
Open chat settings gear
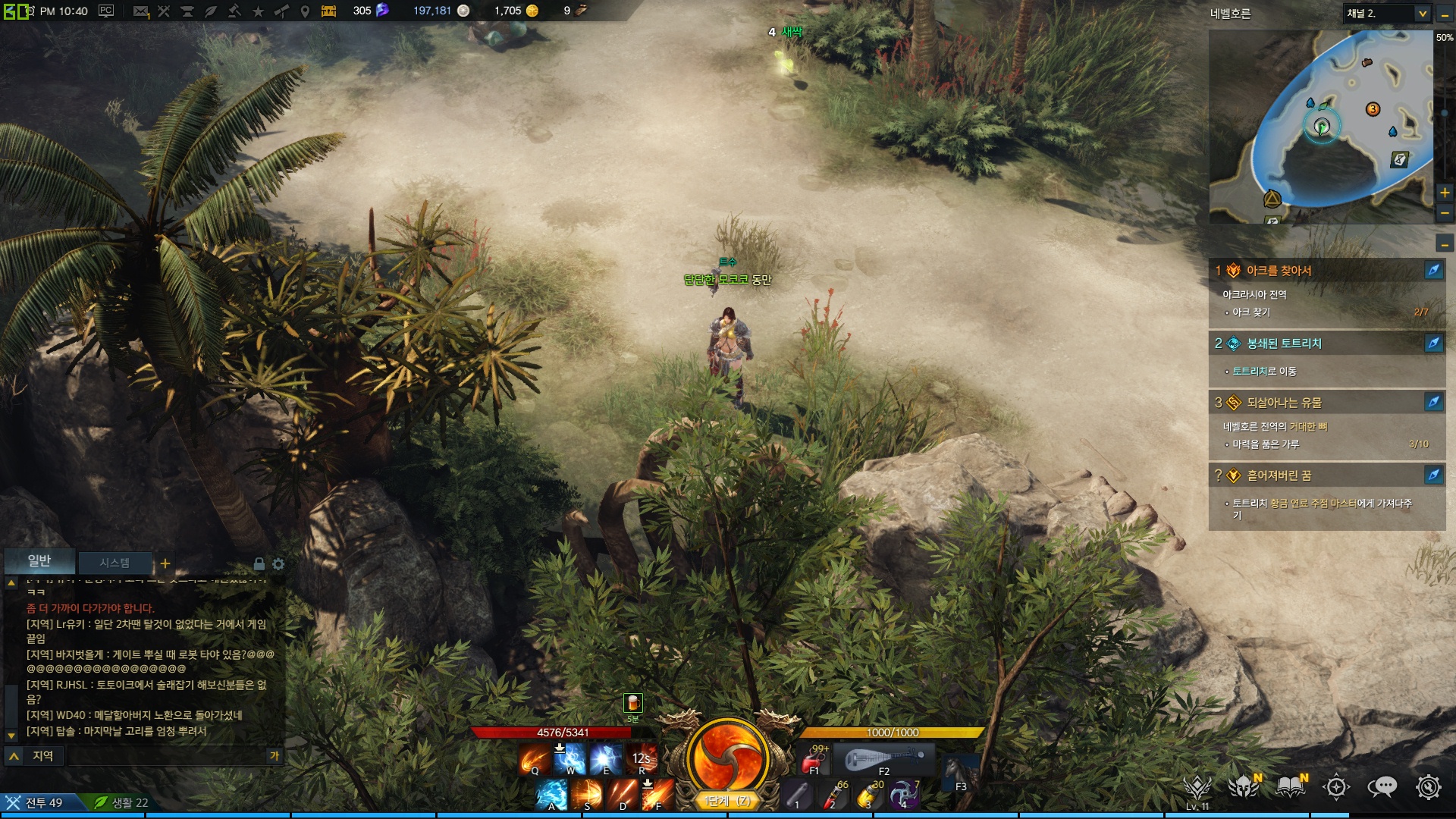coord(278,564)
